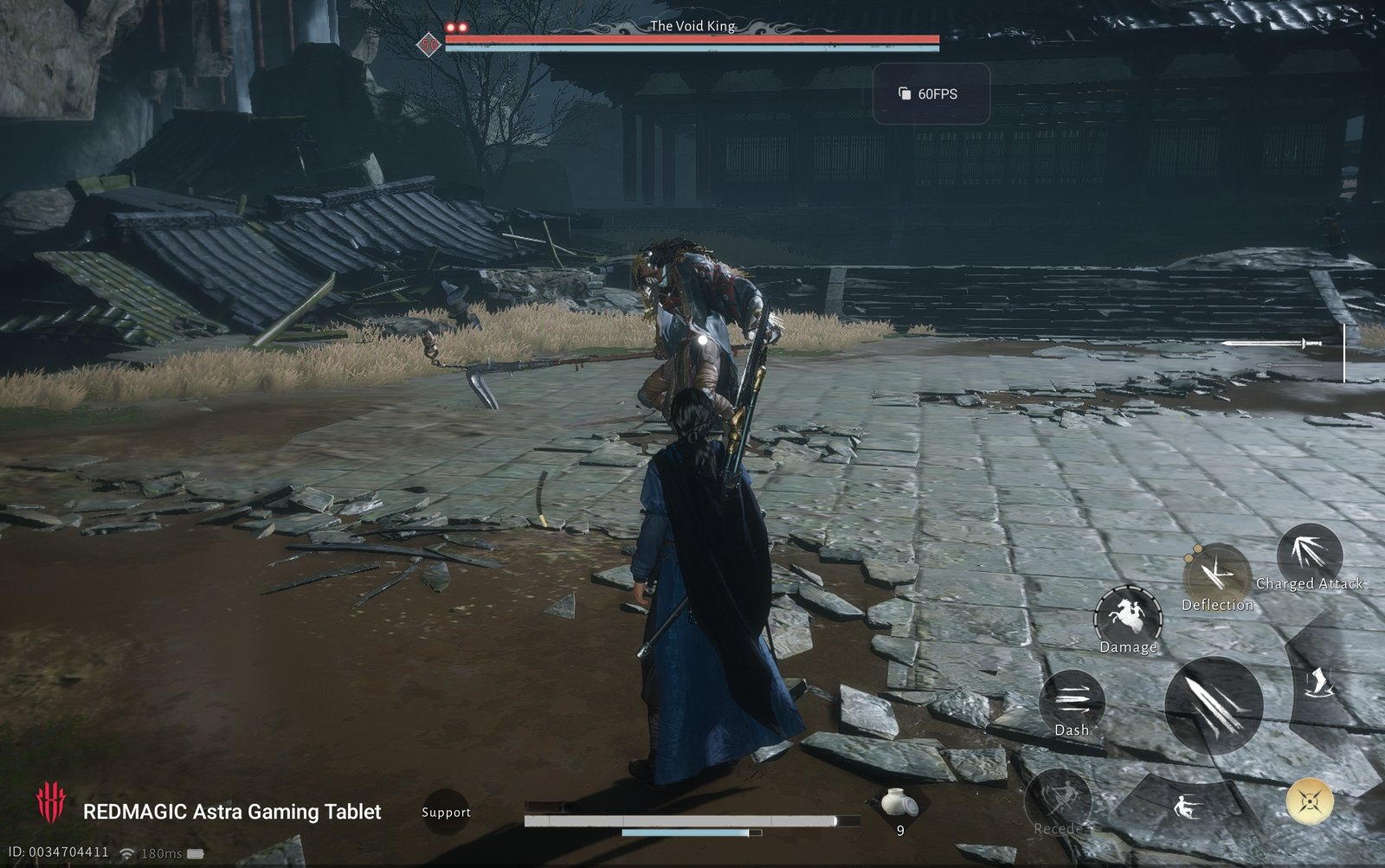Use the white healing jar item
Viewport: 1385px width, 868px height.
click(899, 805)
